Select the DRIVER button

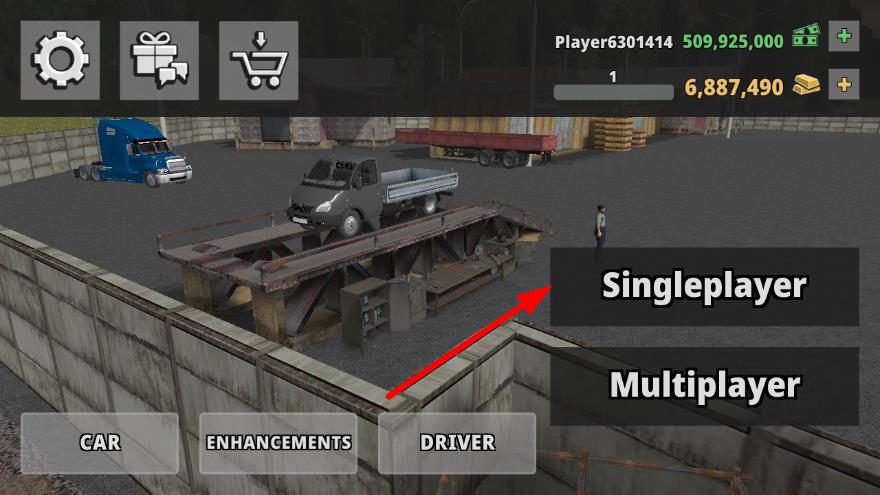pyautogui.click(x=457, y=442)
